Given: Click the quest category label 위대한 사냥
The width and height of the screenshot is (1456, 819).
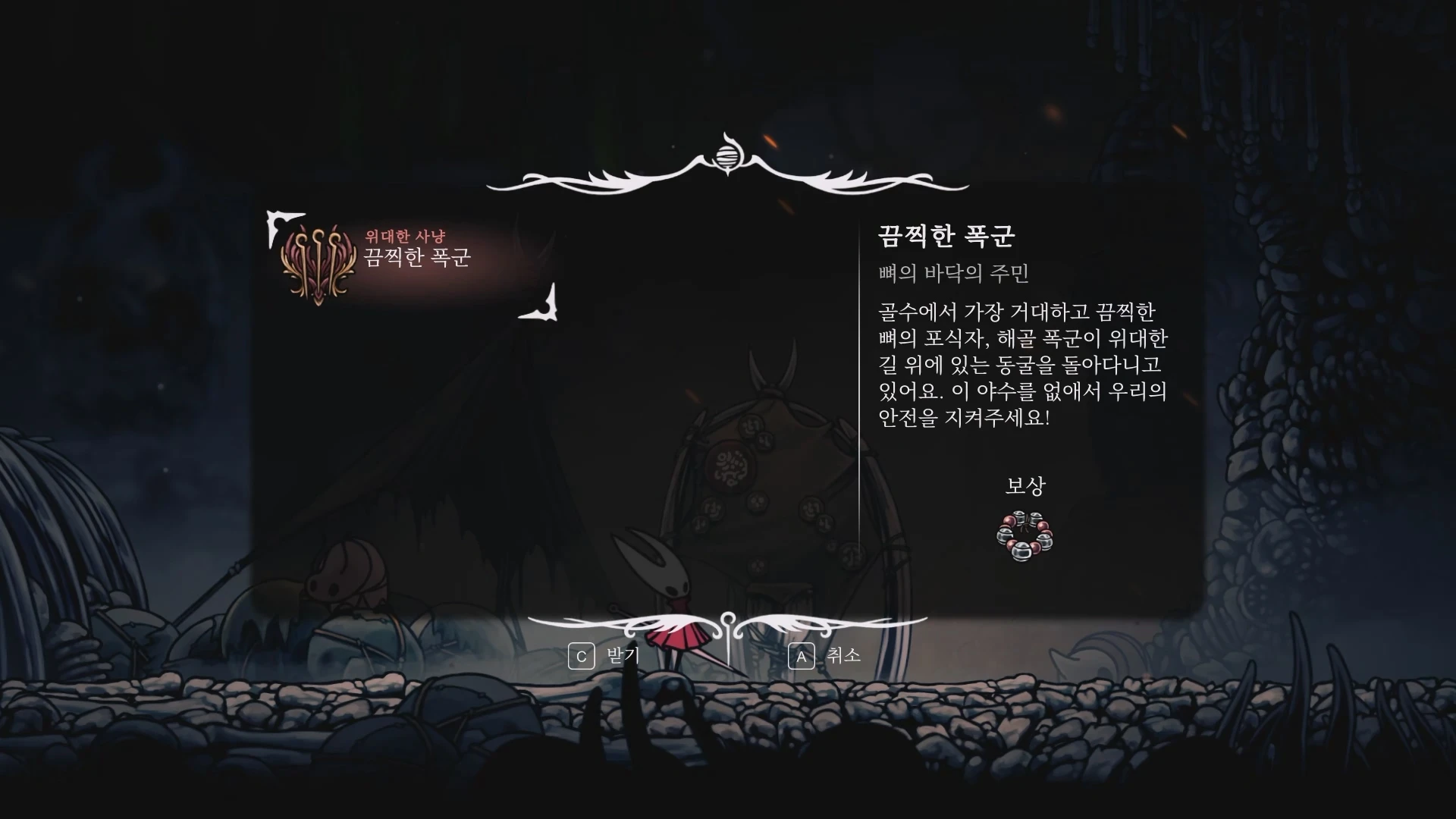Looking at the screenshot, I should (406, 237).
